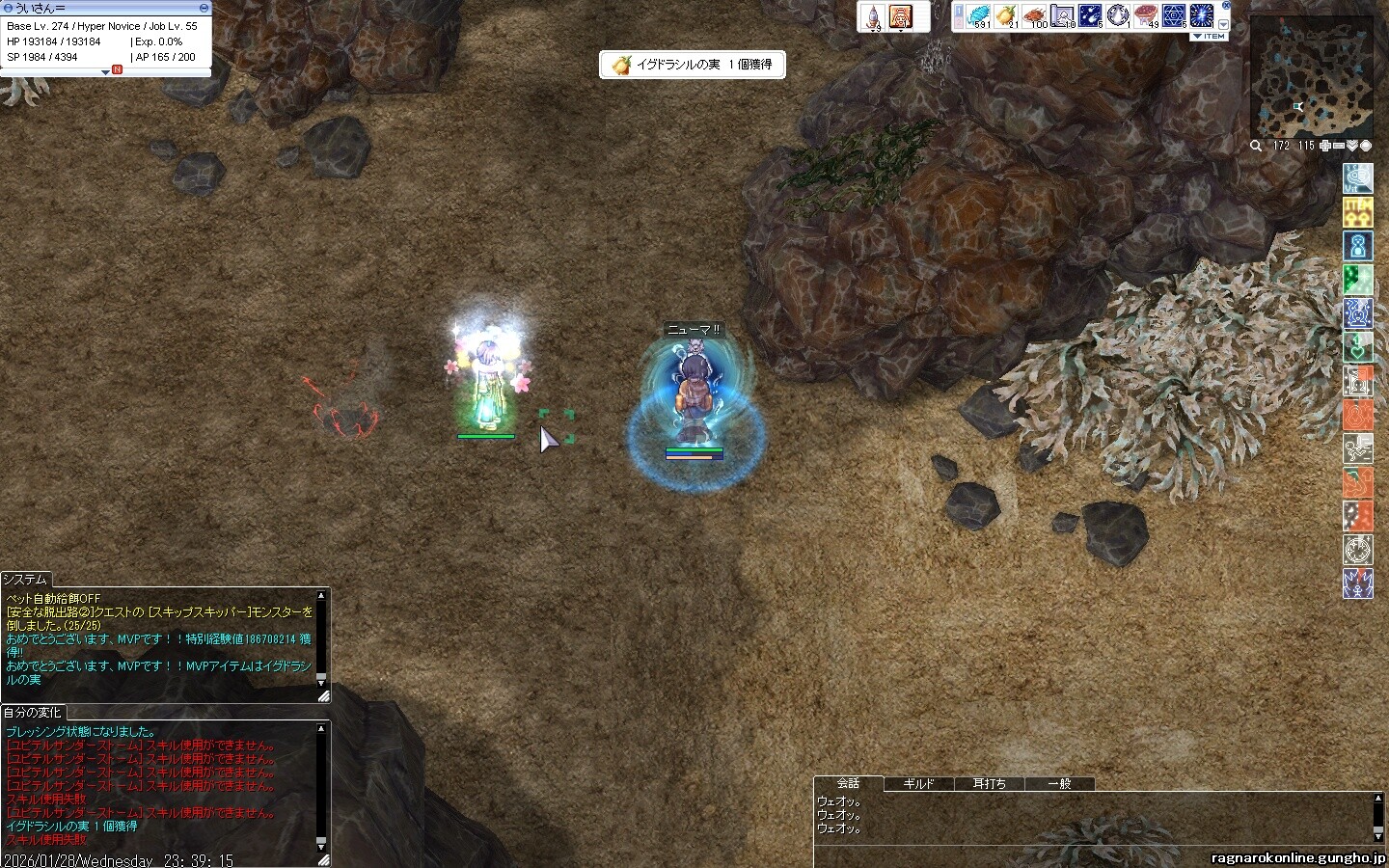Switch to the ギルド chat tab
1389x868 pixels.
[918, 784]
